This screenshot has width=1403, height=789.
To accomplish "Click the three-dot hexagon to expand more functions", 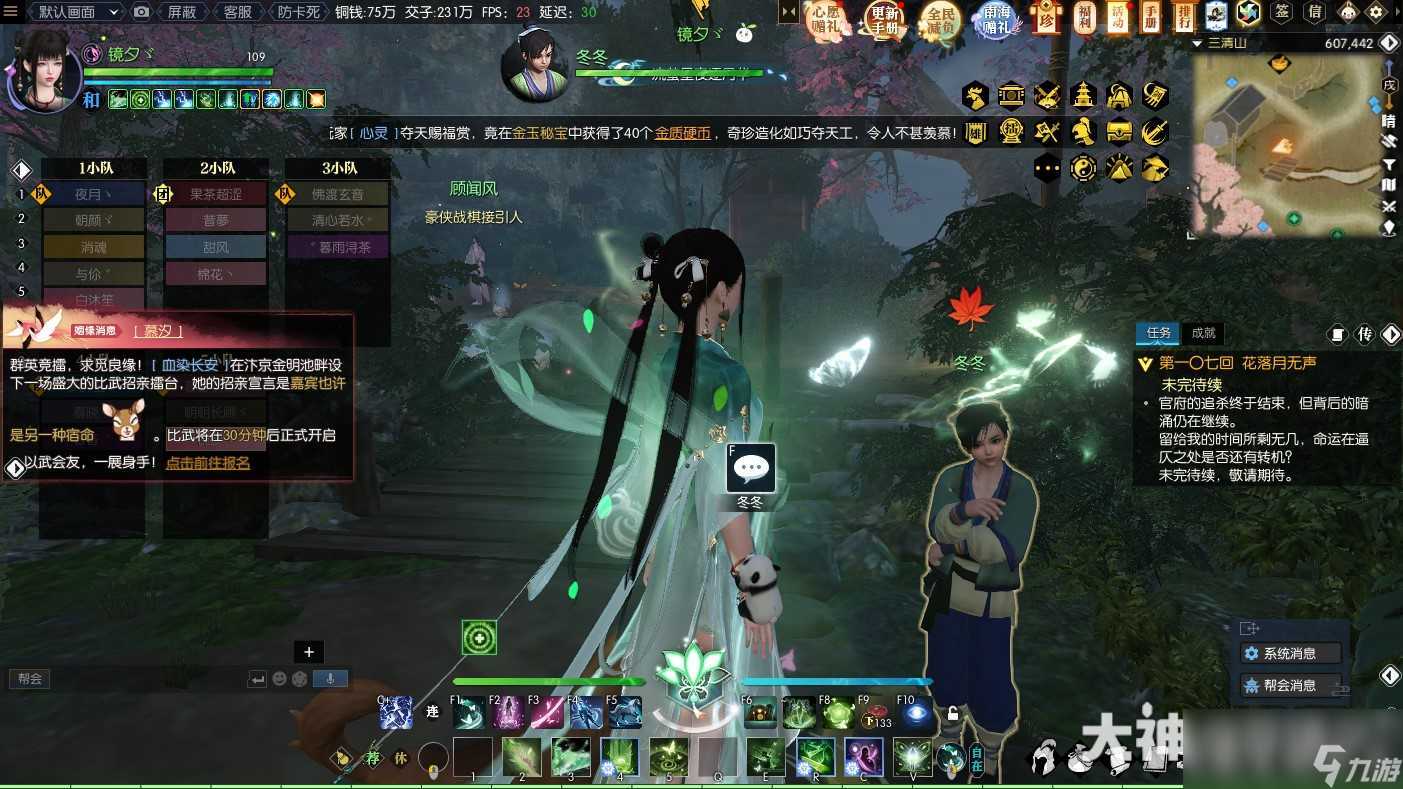I will (1046, 167).
